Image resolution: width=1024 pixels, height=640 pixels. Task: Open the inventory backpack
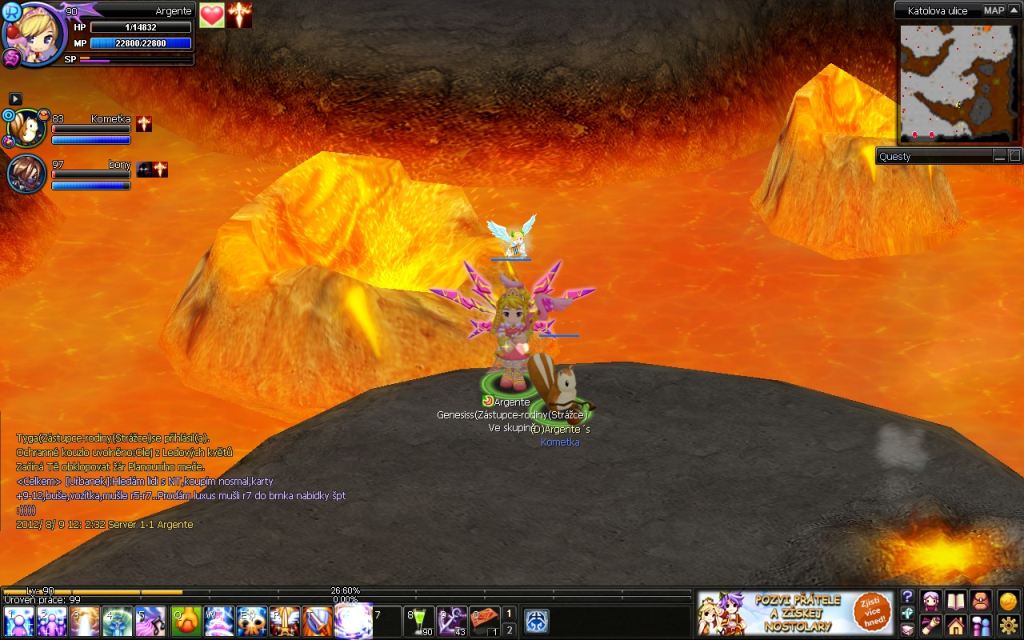(981, 600)
